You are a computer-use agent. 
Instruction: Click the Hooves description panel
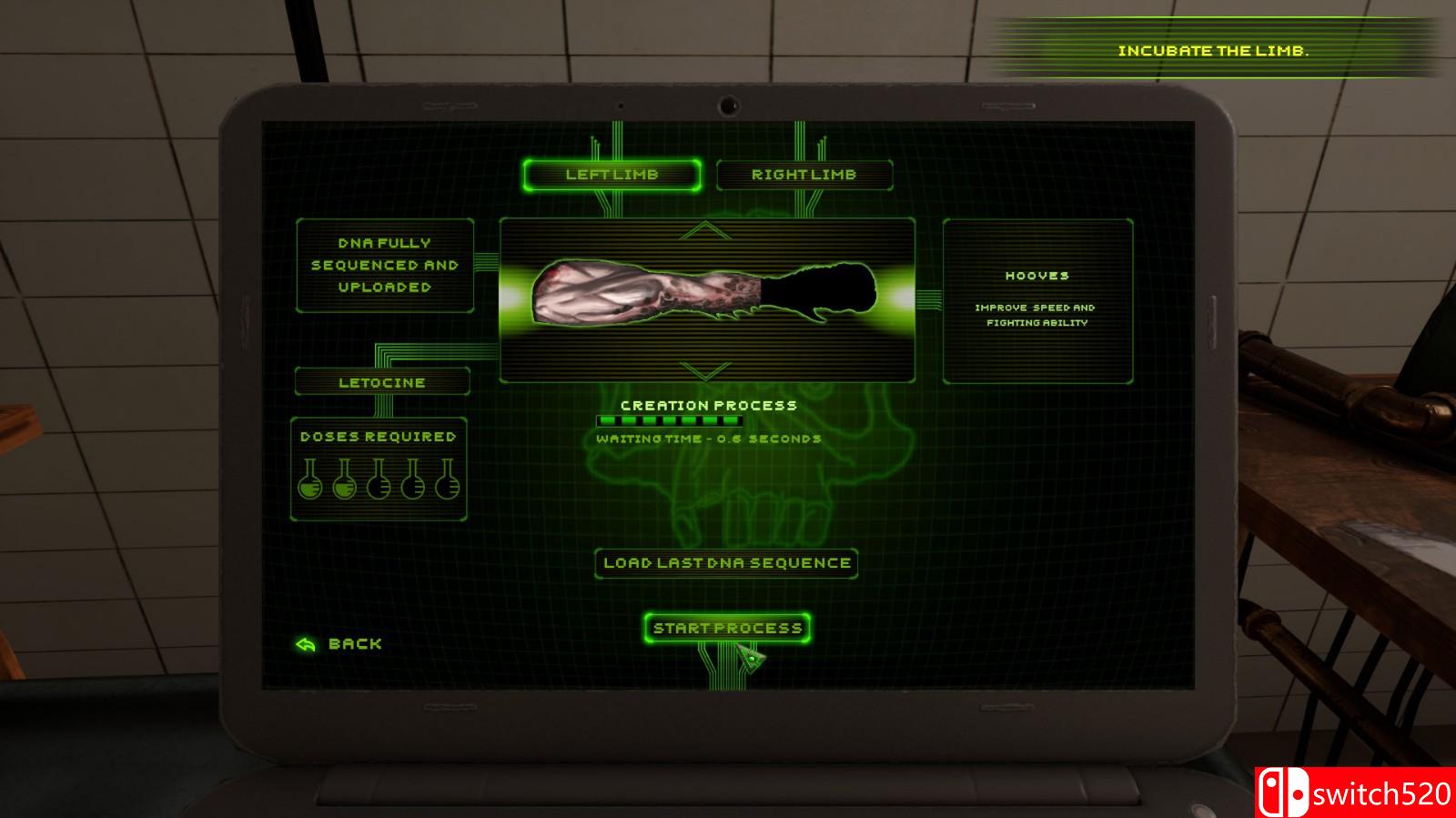coord(1040,300)
